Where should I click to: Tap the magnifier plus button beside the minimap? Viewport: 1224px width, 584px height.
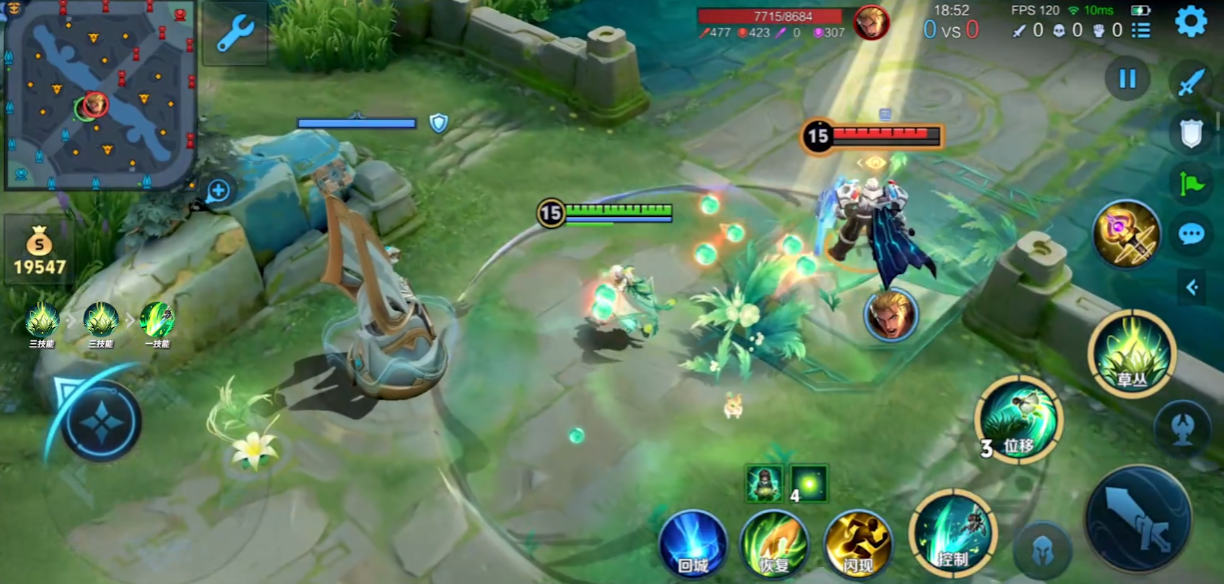pos(218,190)
